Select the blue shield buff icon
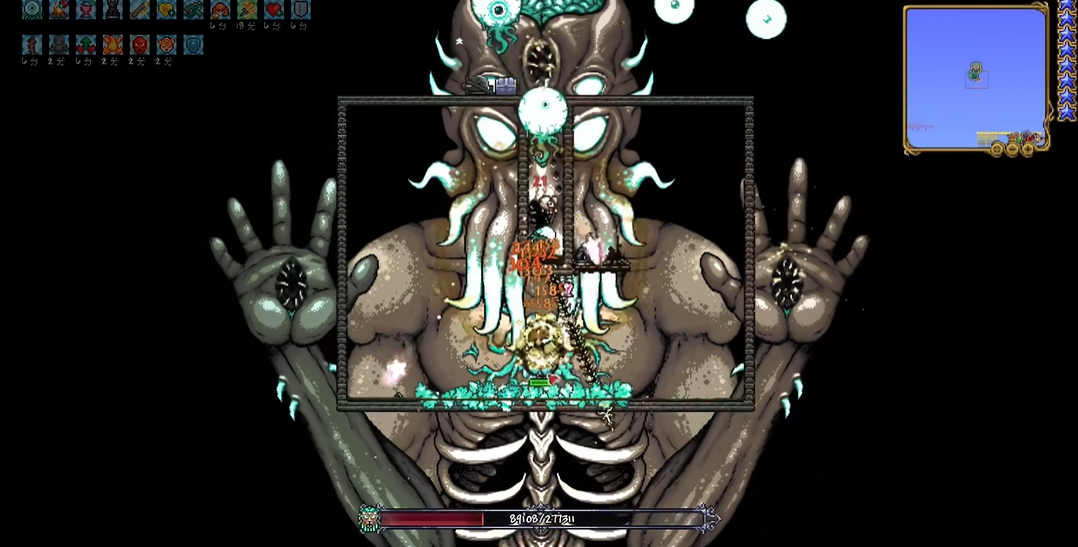This screenshot has width=1078, height=547. click(193, 45)
